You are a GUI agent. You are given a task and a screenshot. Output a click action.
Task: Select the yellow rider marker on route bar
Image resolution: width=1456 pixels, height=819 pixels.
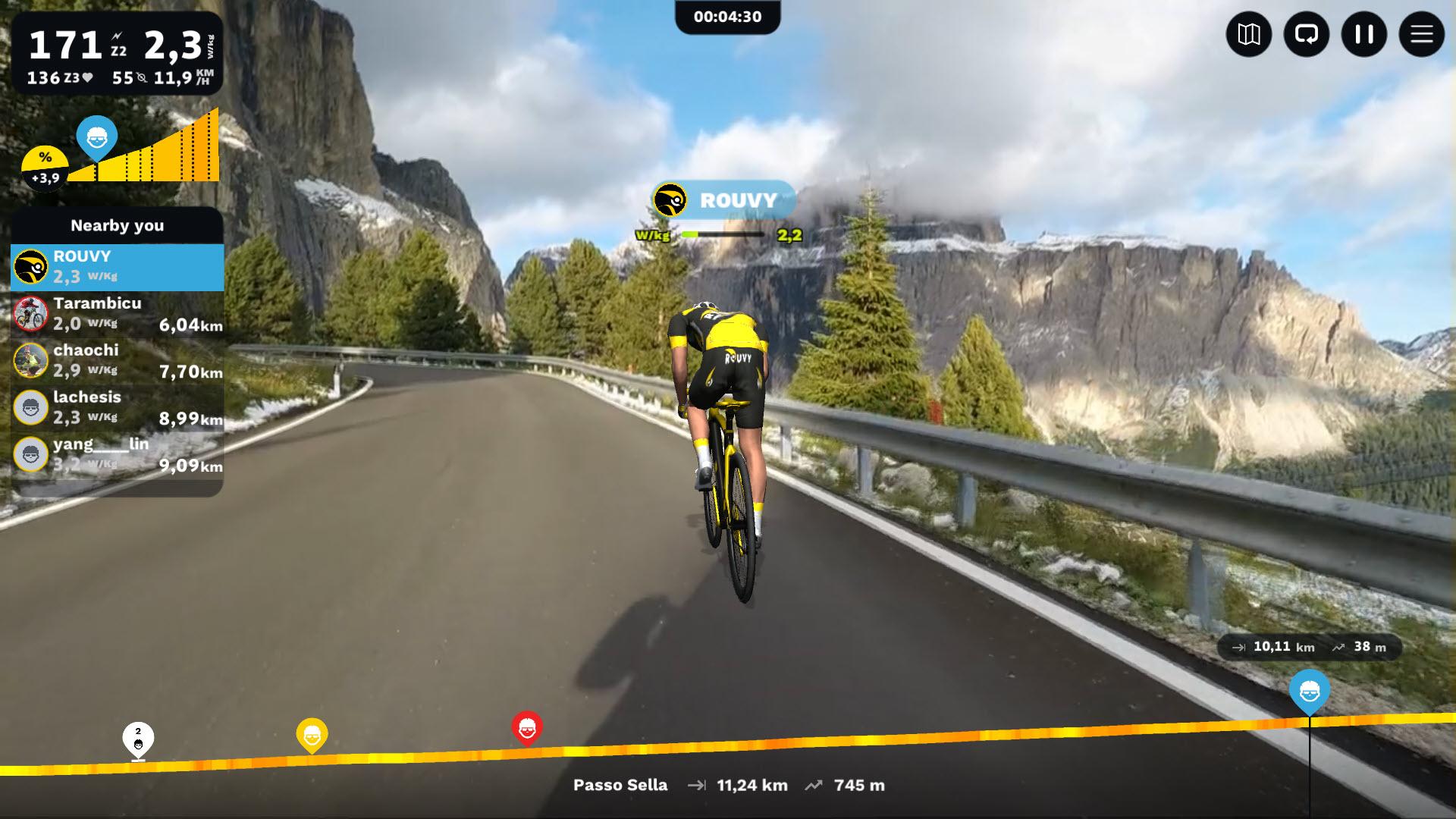point(312,735)
